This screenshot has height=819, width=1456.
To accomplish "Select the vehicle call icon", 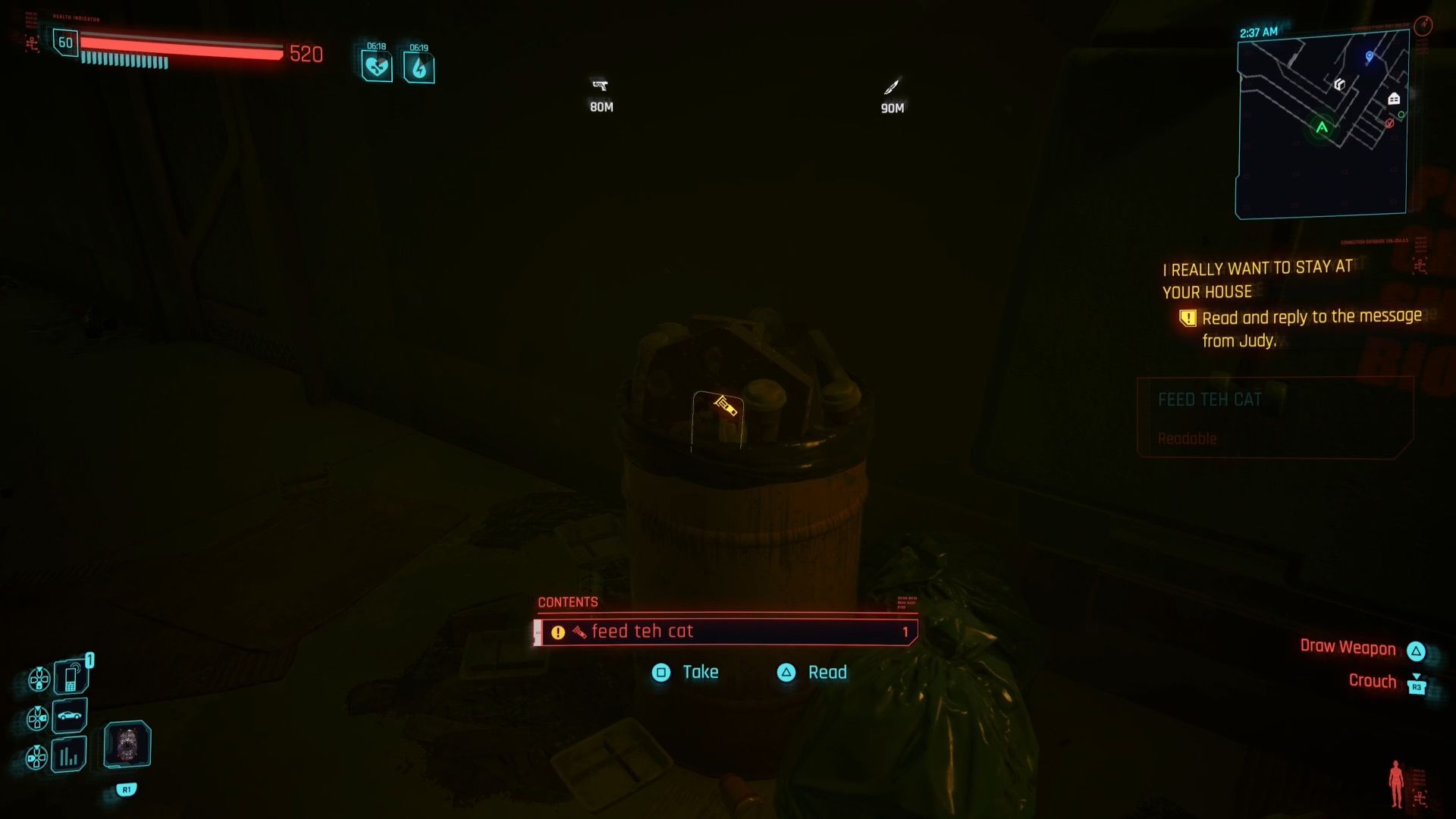I will coord(70,715).
